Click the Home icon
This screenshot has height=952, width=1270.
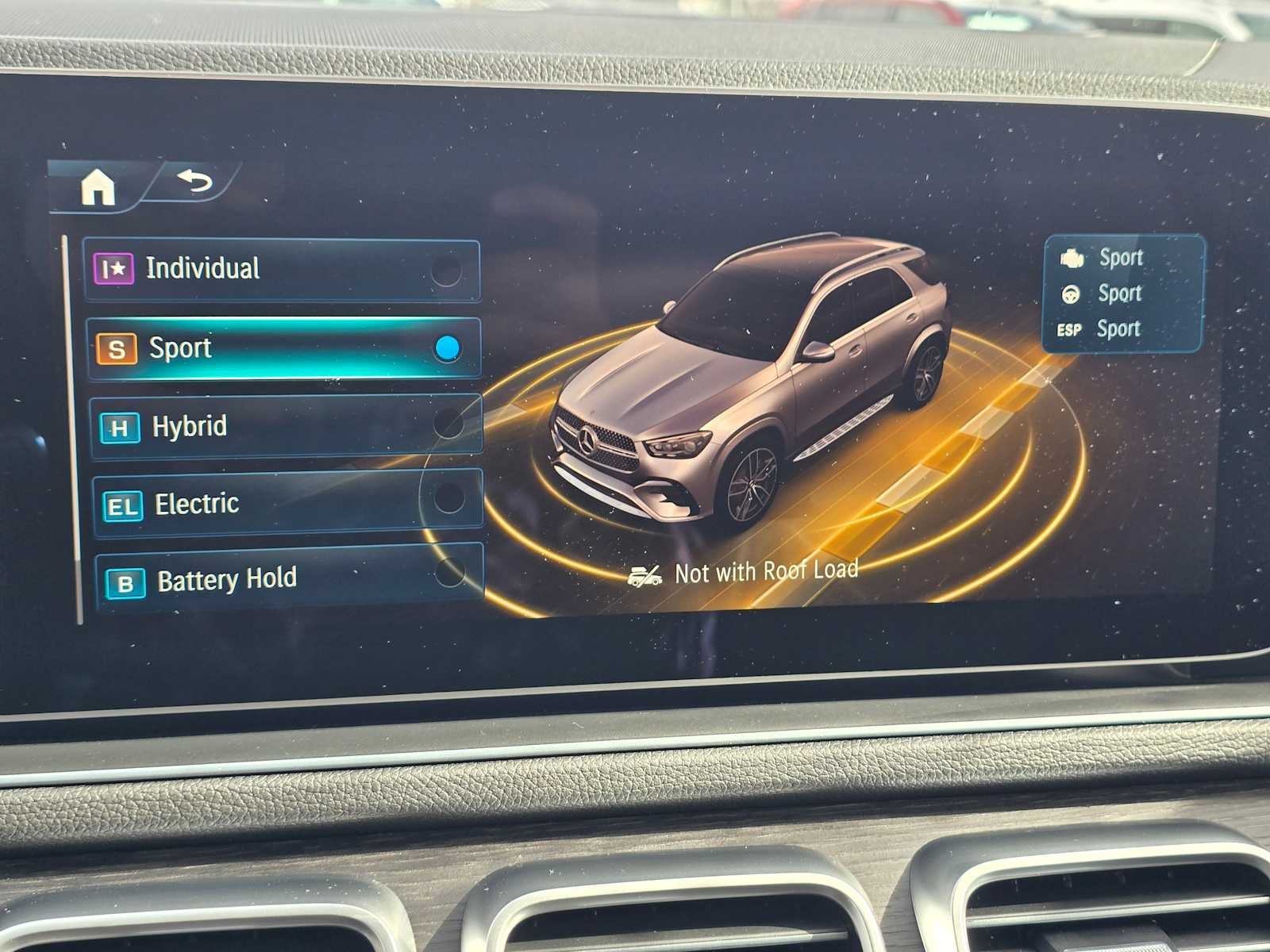coord(97,186)
